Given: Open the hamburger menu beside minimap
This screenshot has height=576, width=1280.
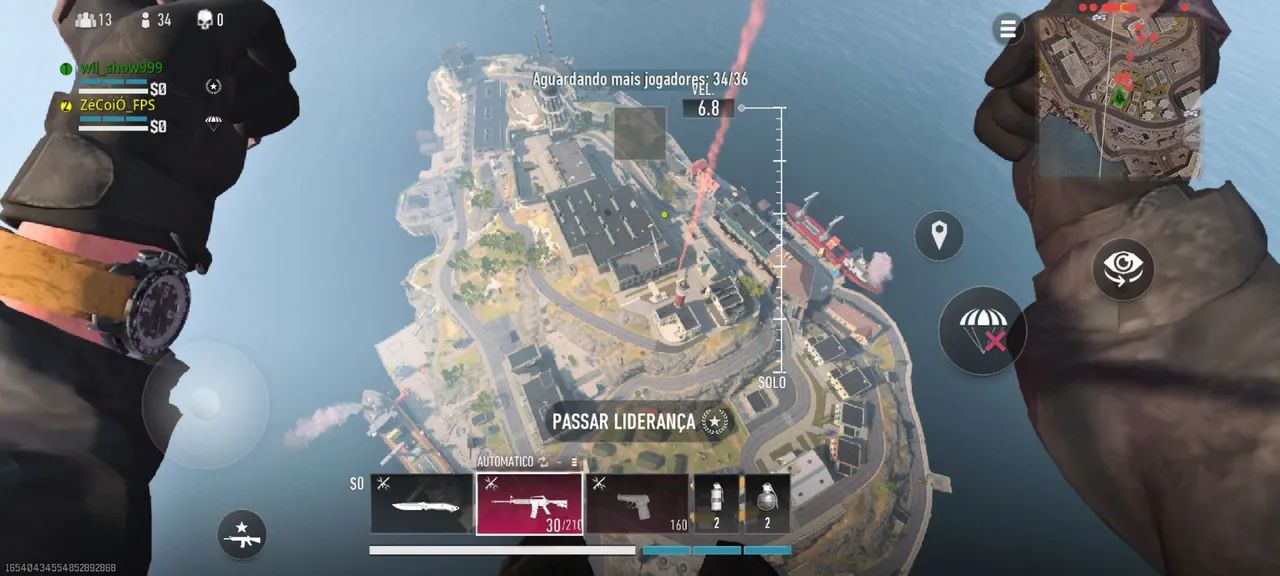Looking at the screenshot, I should 1007,29.
